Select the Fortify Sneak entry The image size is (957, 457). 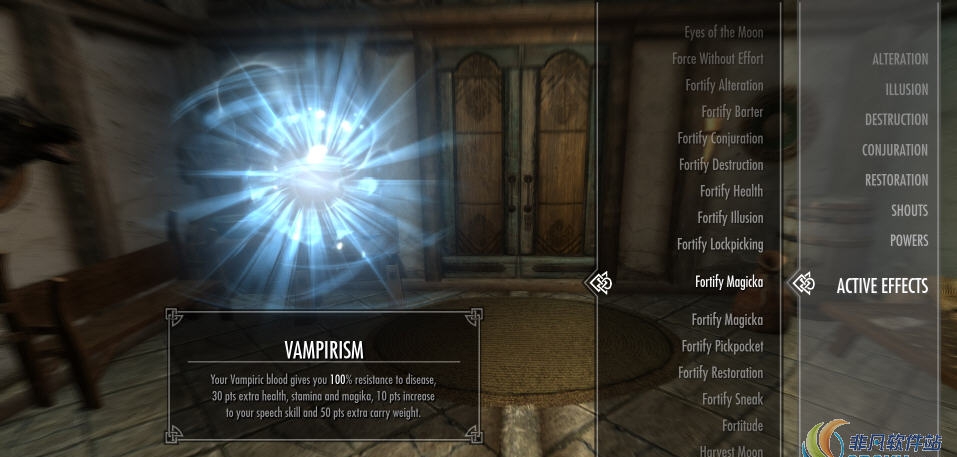732,399
